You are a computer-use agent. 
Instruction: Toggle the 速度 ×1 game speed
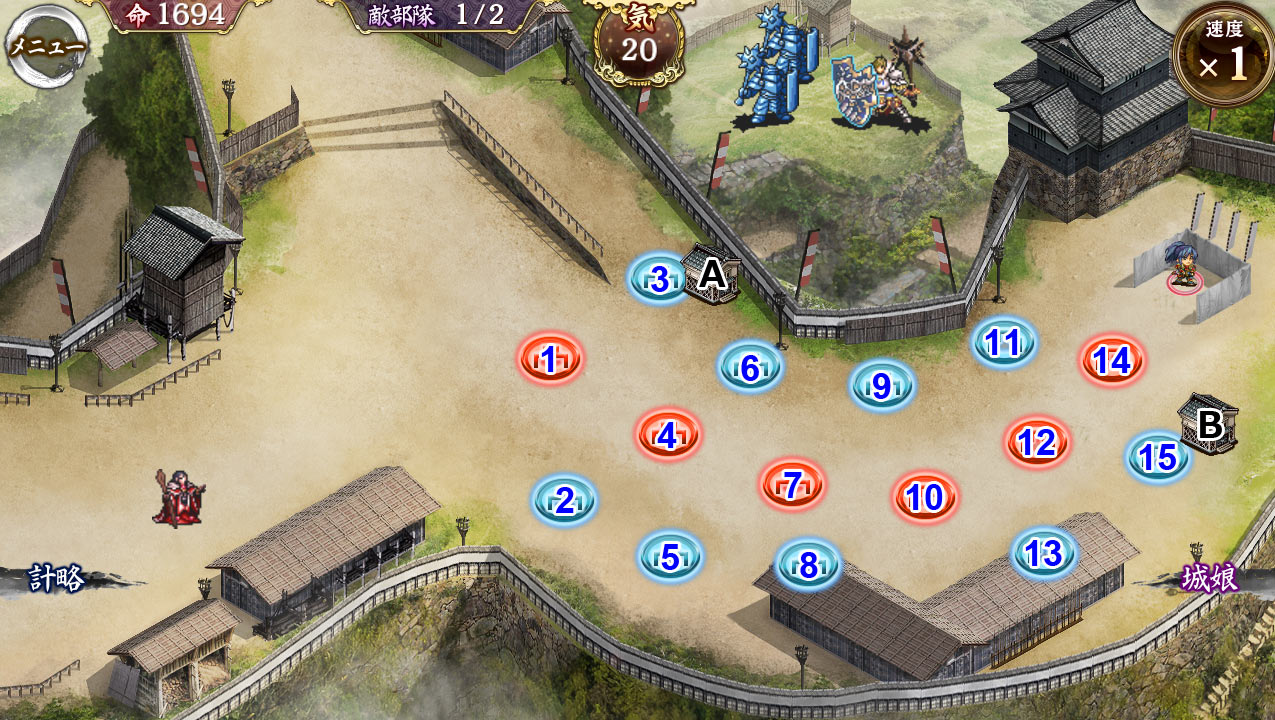(1223, 56)
